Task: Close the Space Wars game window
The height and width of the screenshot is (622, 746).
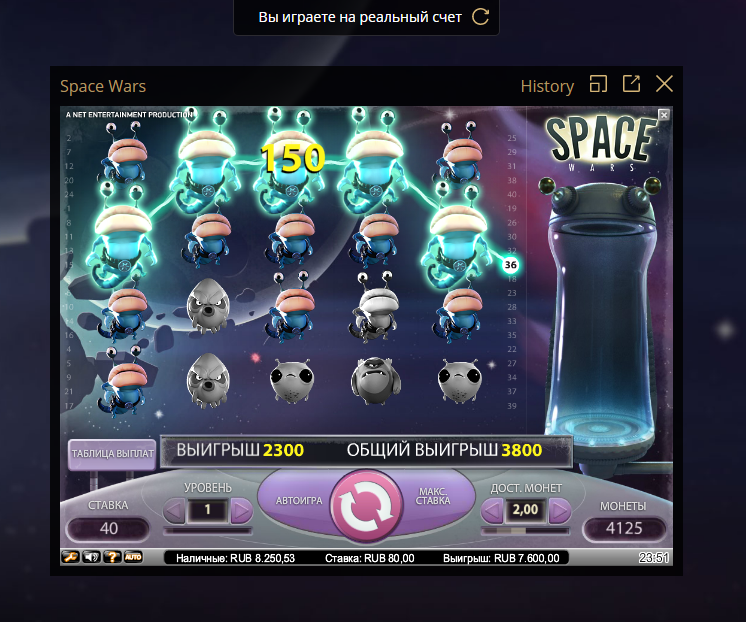Action: click(x=664, y=85)
